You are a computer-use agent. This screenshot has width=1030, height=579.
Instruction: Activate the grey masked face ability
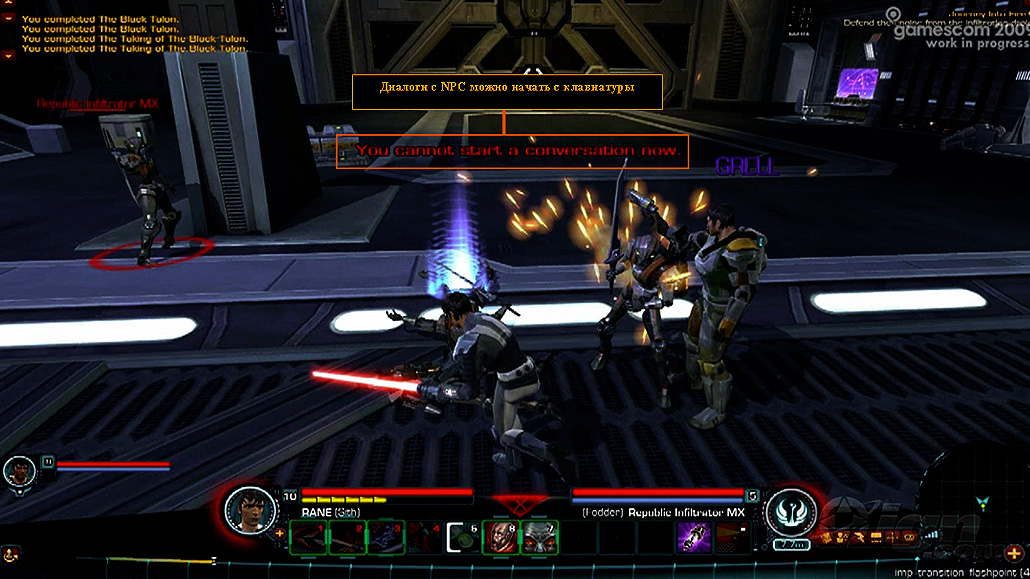[x=537, y=537]
